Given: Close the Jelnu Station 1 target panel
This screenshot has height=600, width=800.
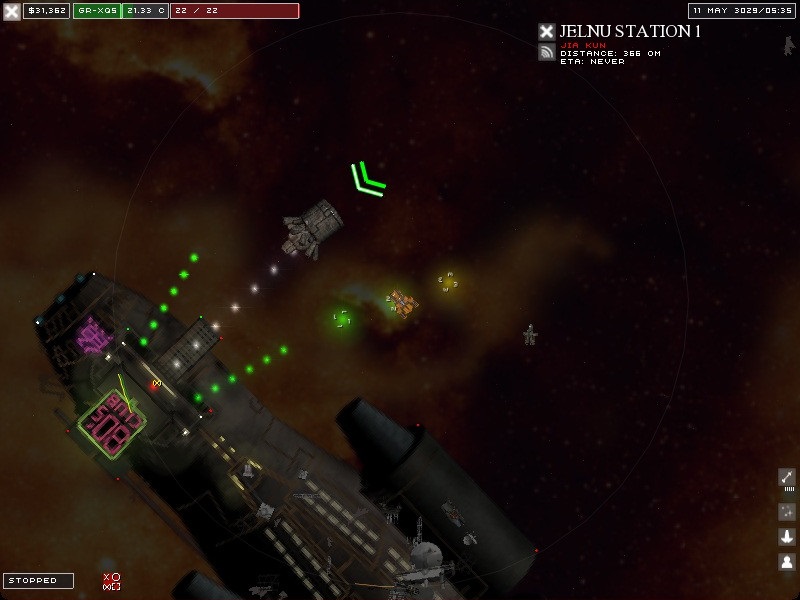Looking at the screenshot, I should [x=546, y=32].
